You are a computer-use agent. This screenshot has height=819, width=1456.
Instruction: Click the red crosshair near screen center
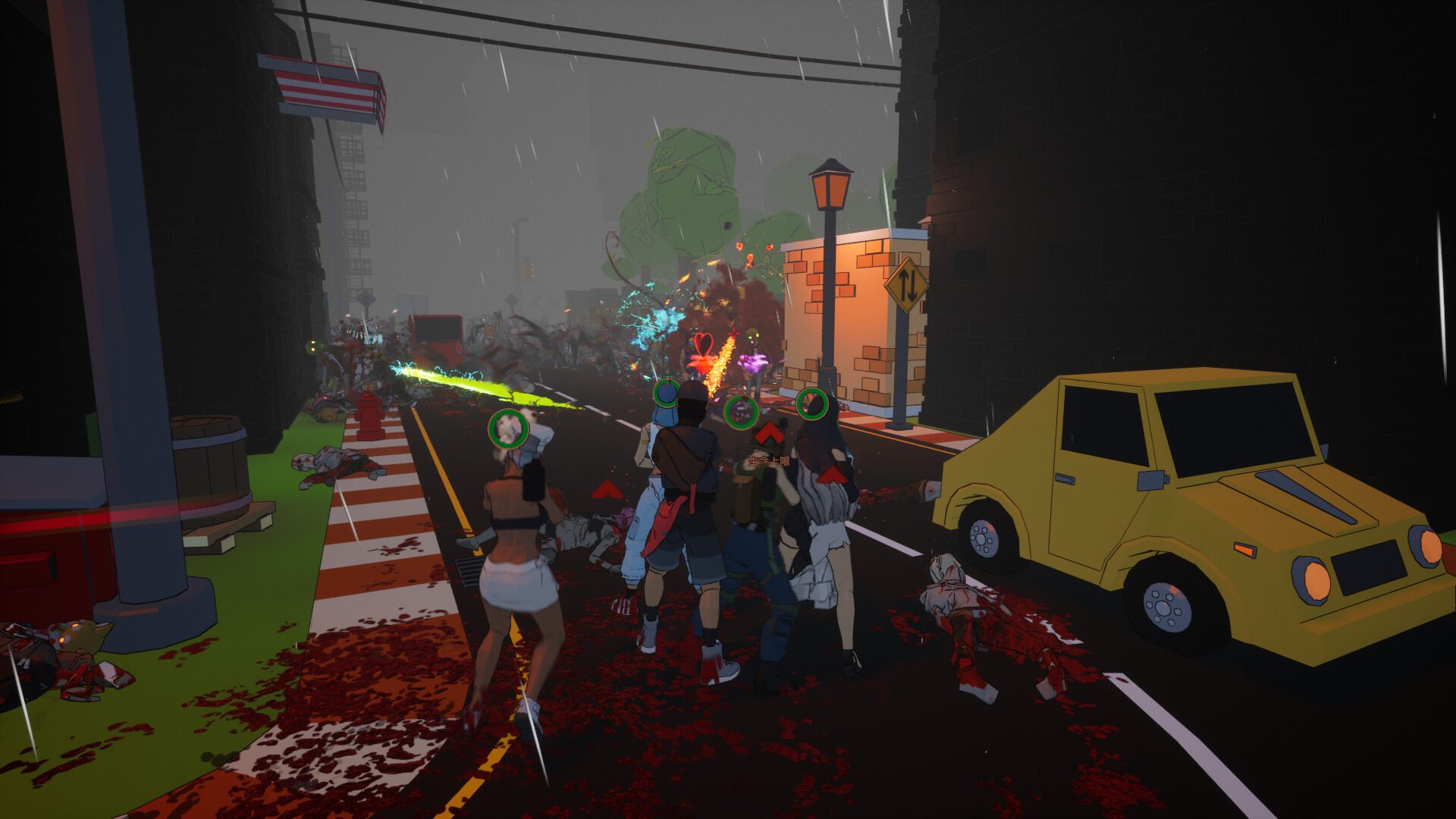point(733,334)
